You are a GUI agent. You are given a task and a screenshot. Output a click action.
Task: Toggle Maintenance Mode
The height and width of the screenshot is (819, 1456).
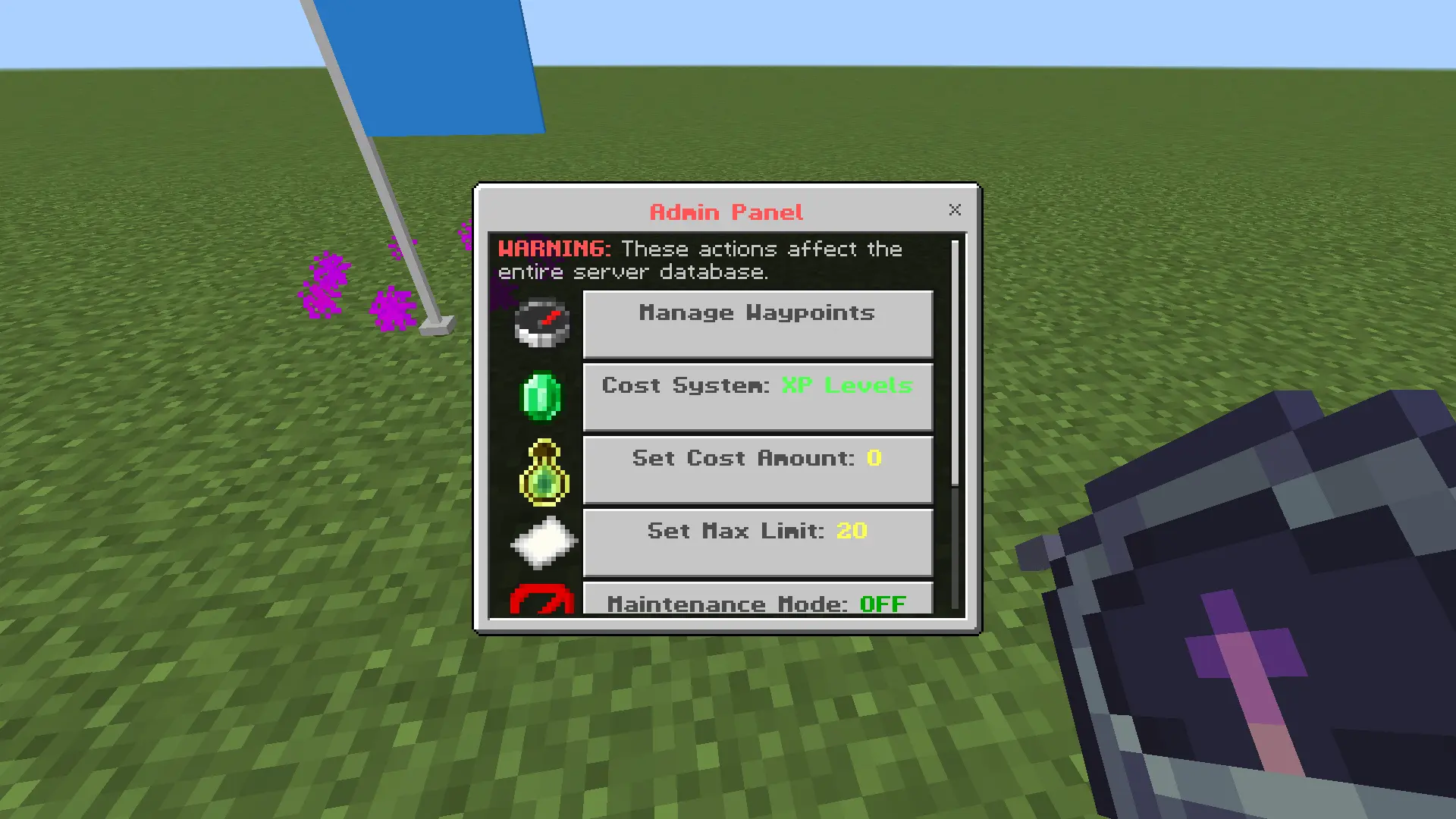click(x=757, y=599)
